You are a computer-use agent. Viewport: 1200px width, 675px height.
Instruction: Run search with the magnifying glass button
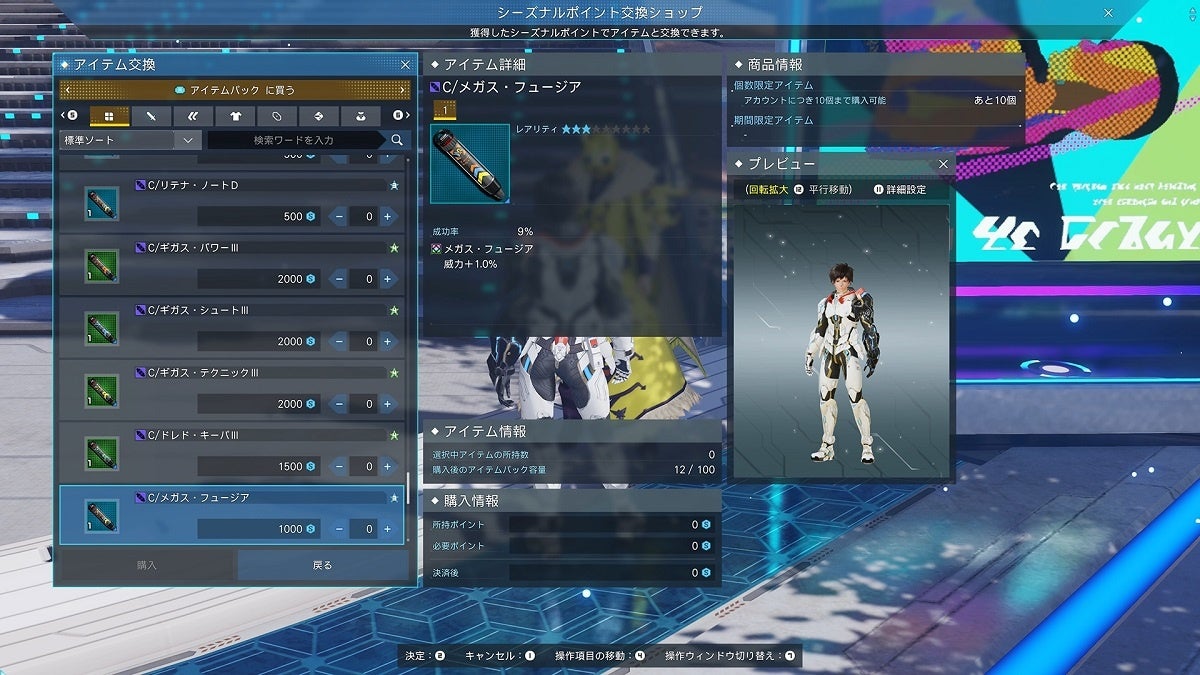397,140
